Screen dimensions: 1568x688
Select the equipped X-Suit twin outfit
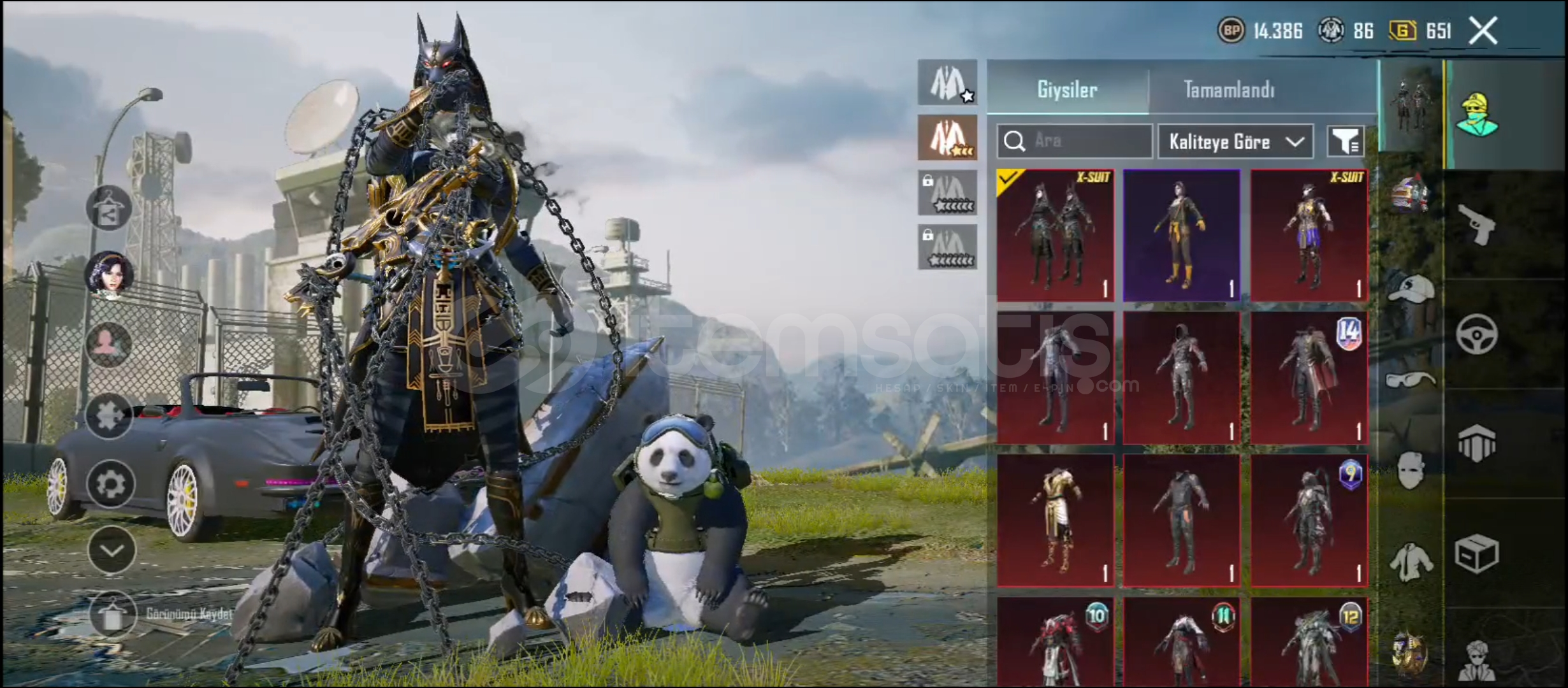click(1056, 236)
